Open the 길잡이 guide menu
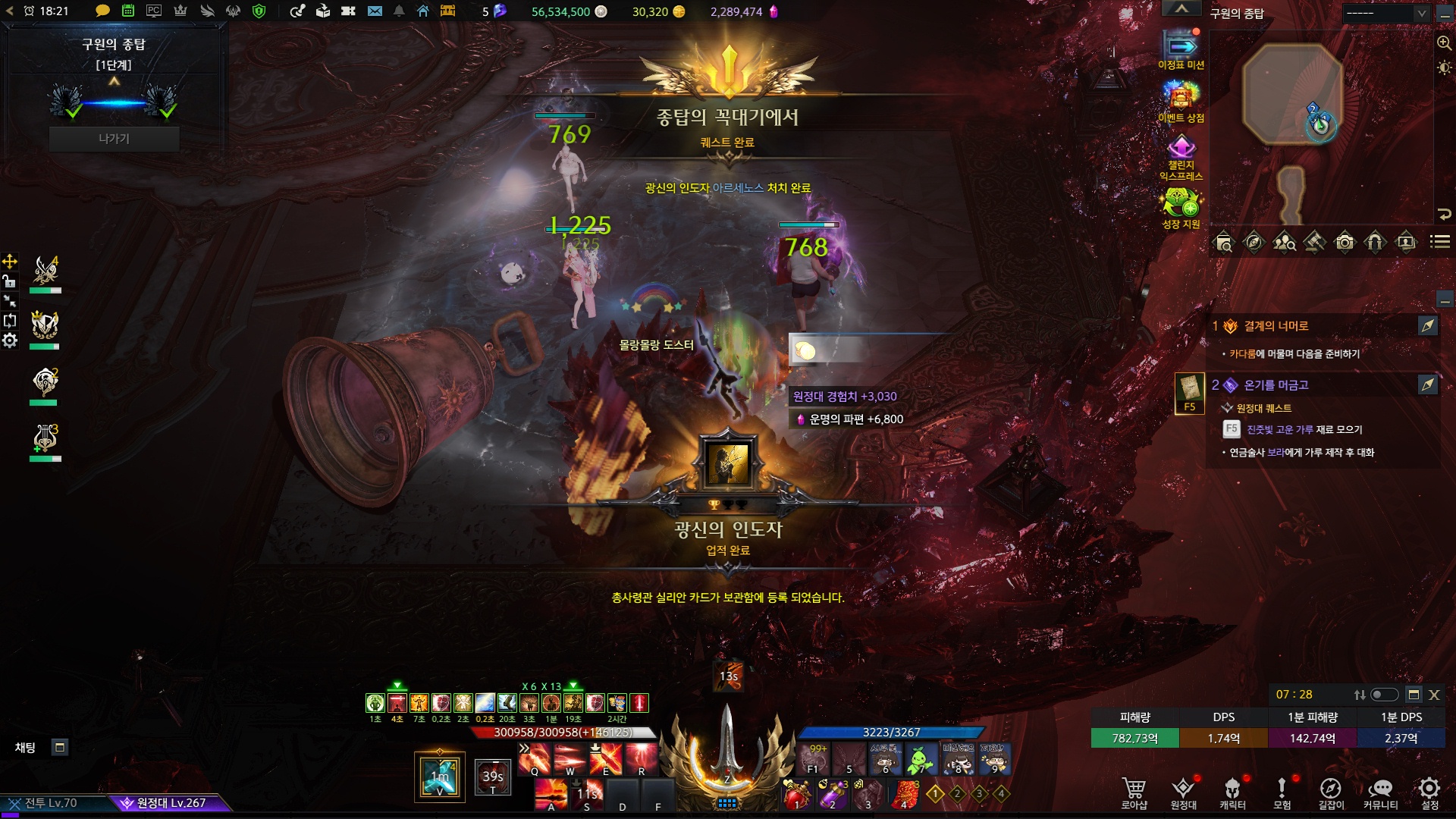Viewport: 1456px width, 819px height. point(1331,792)
